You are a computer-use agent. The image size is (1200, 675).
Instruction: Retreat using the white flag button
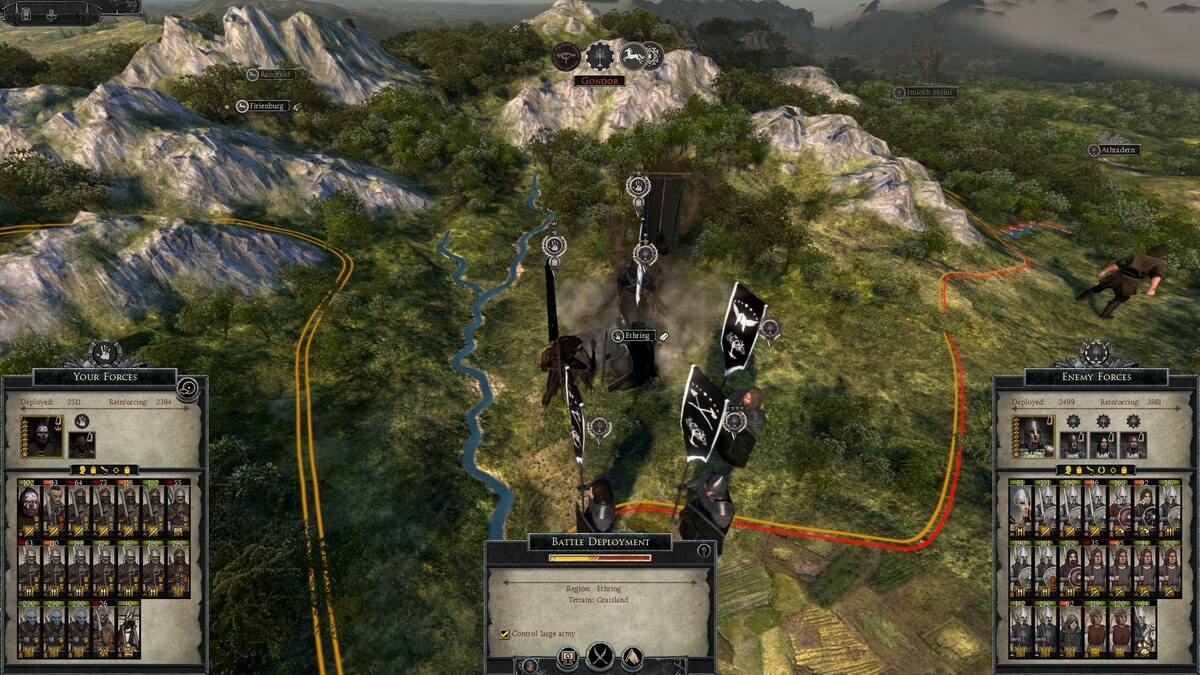pyautogui.click(x=632, y=657)
